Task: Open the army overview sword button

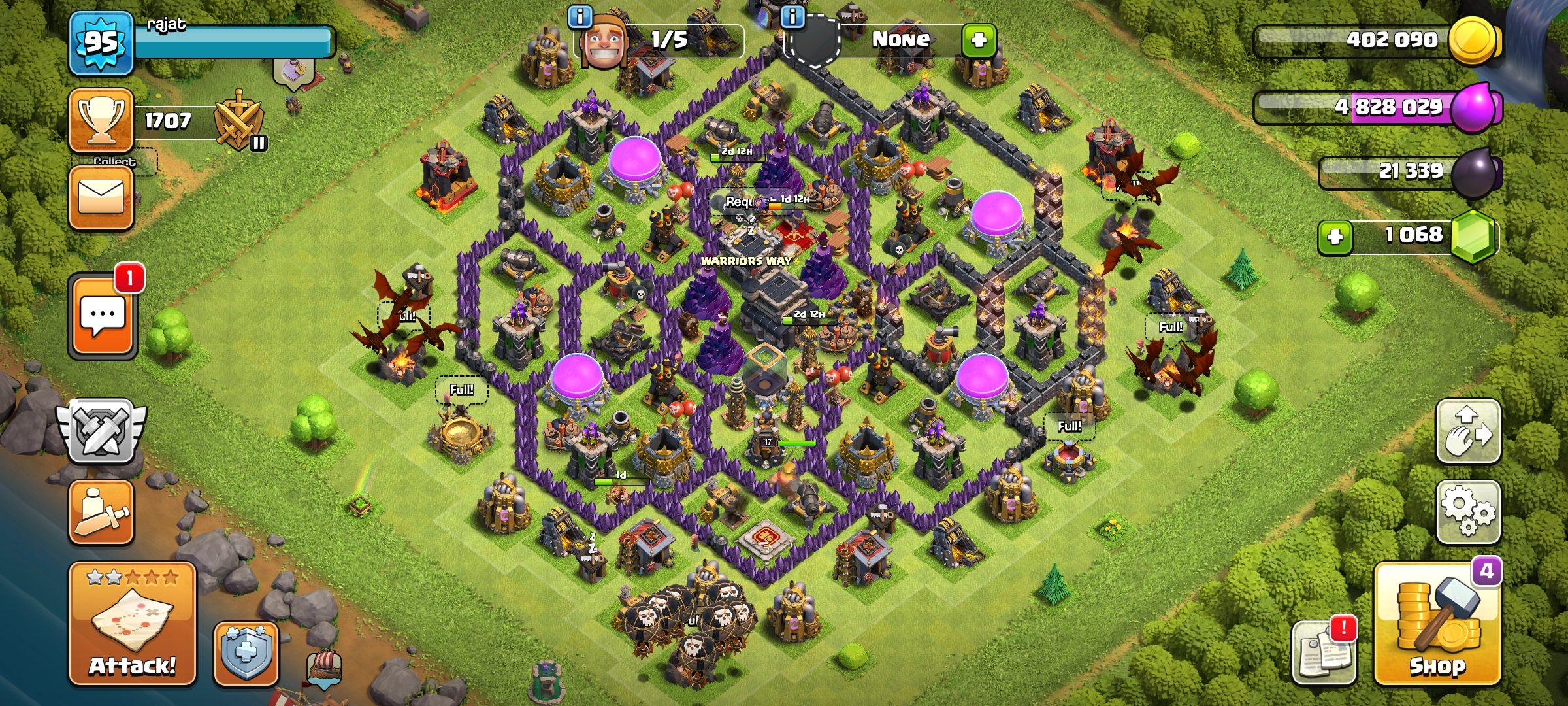Action: [x=101, y=513]
